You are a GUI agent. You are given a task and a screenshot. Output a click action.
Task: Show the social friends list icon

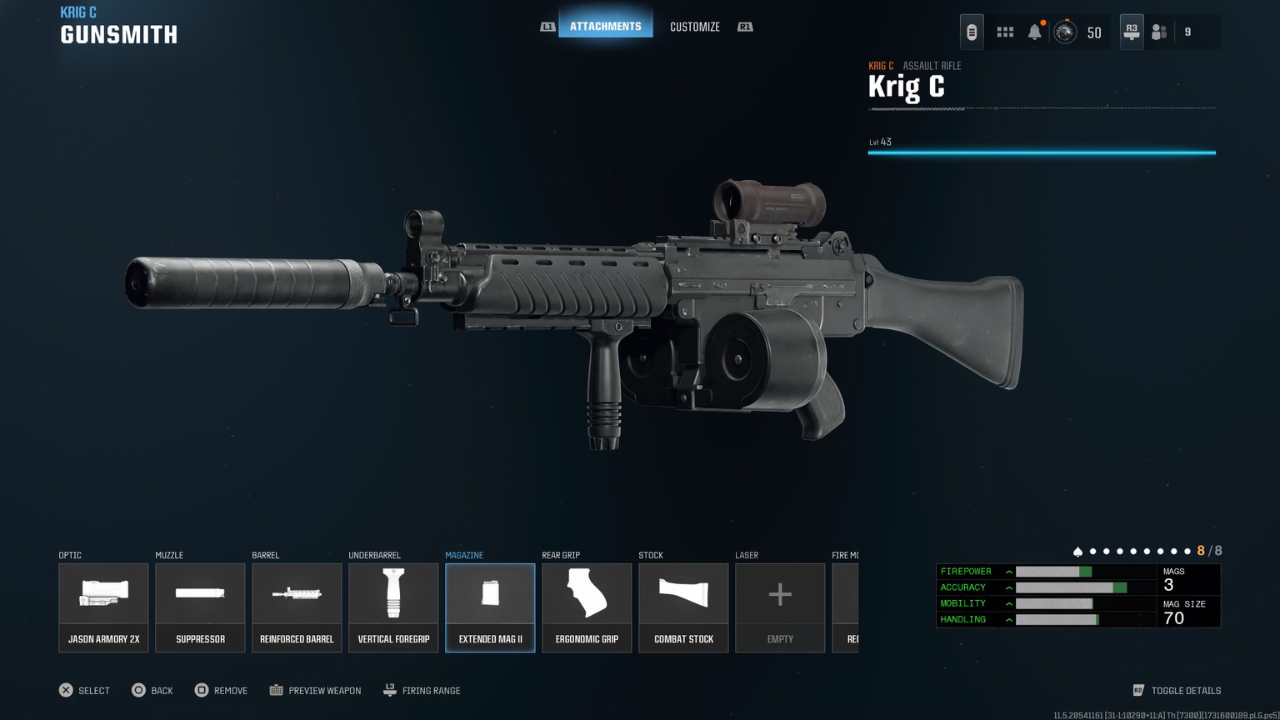click(1159, 32)
